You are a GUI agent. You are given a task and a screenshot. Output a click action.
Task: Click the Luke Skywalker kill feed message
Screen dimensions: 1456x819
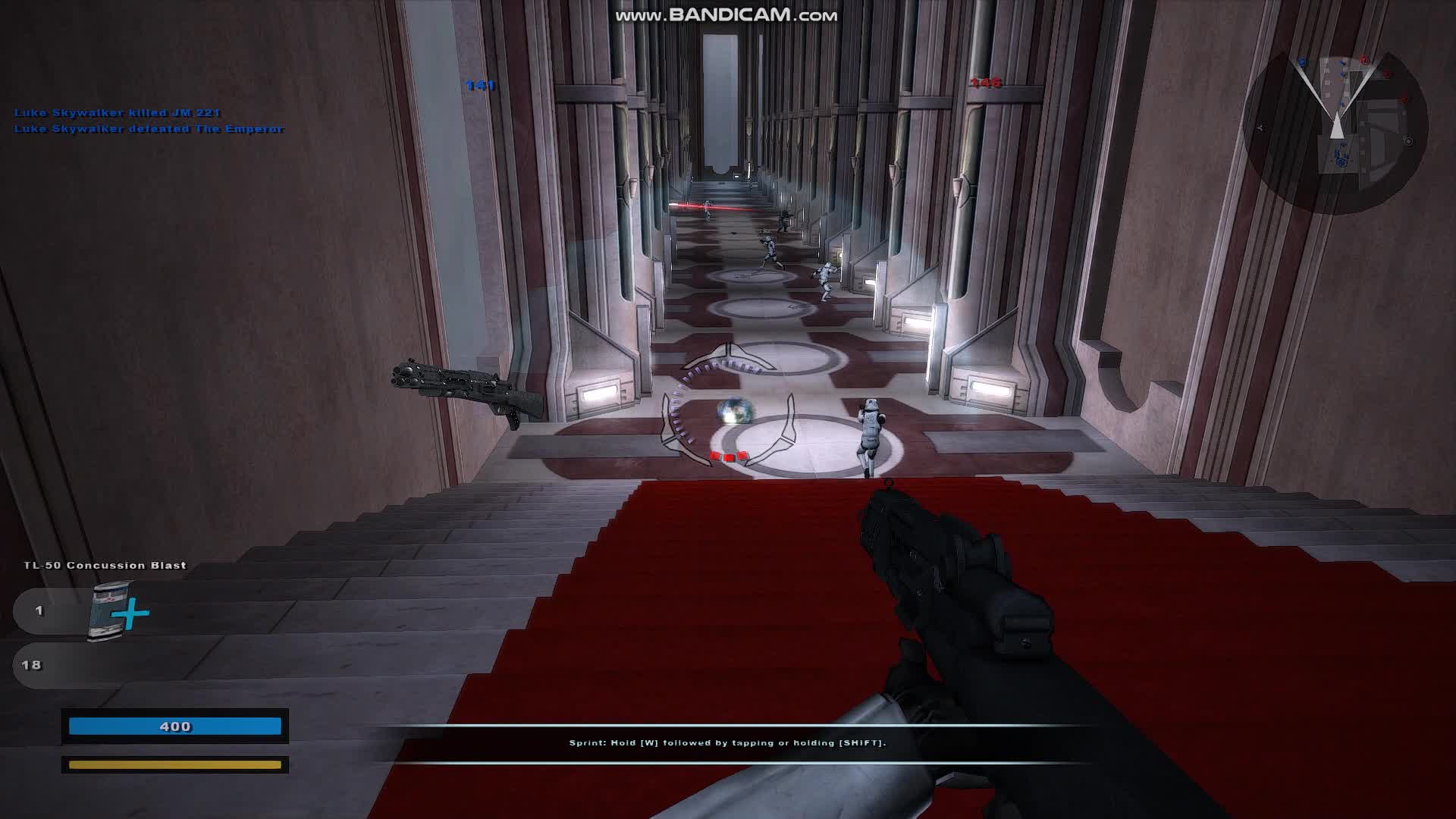pos(115,112)
